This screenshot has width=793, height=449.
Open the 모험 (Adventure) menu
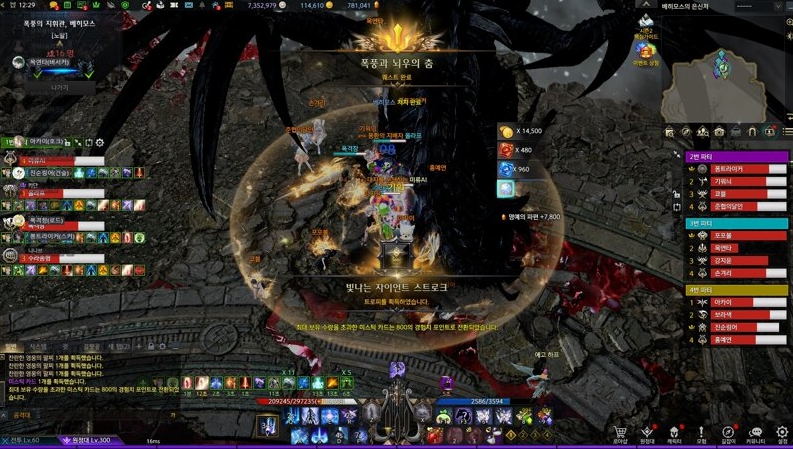[702, 434]
